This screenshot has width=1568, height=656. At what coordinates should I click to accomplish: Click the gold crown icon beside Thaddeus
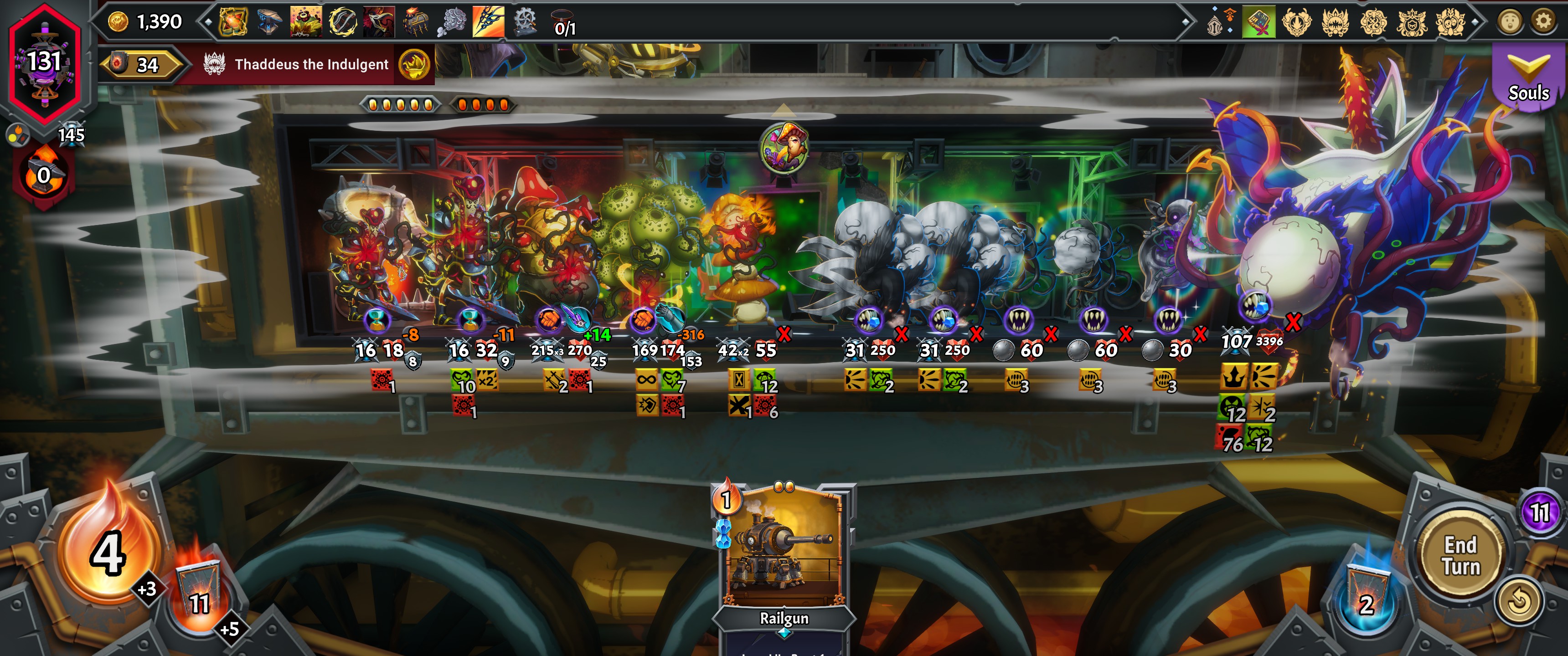tap(414, 65)
